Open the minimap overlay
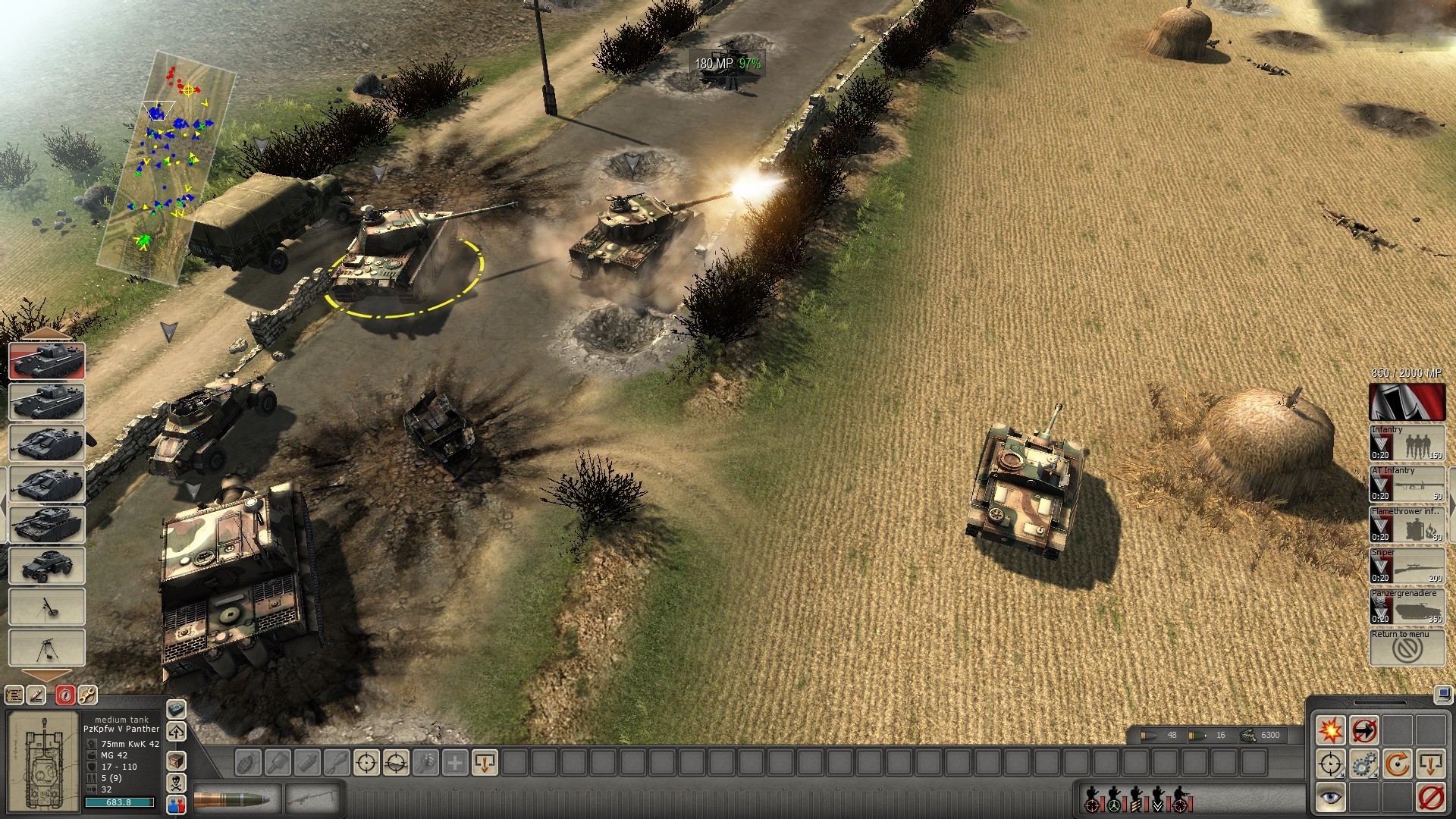 pyautogui.click(x=167, y=167)
